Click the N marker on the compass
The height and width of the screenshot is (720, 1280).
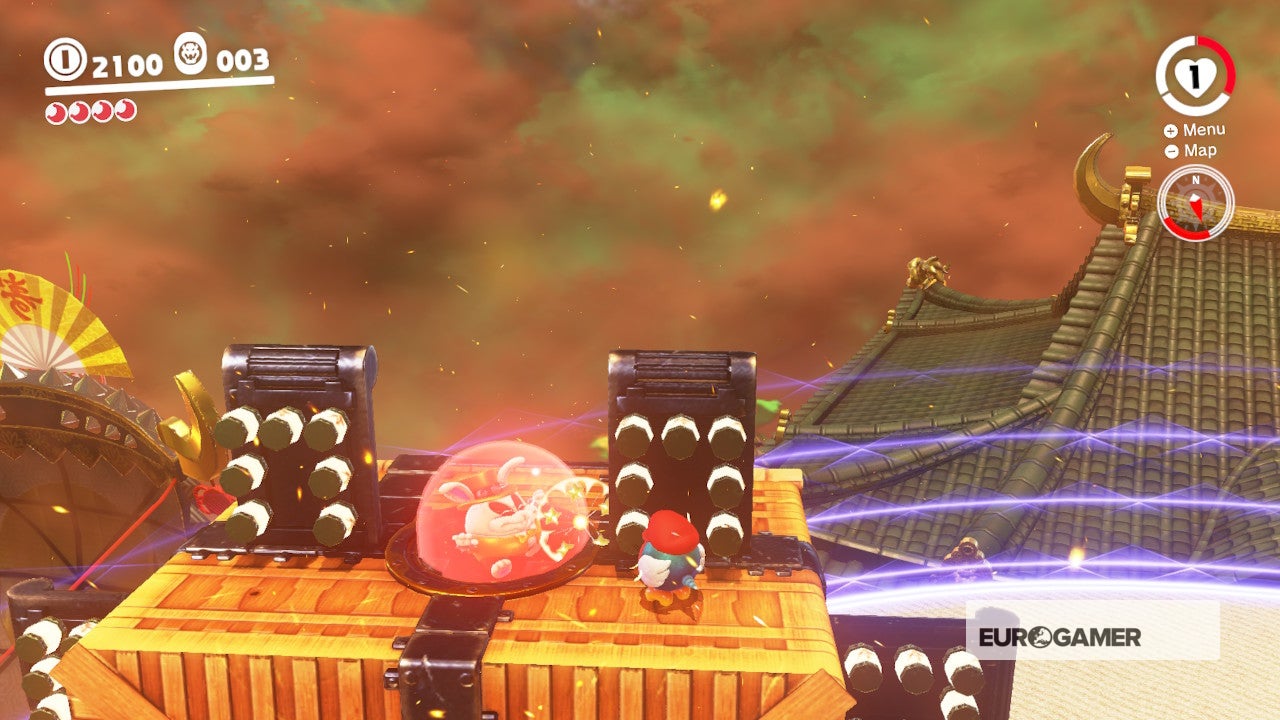point(1194,182)
